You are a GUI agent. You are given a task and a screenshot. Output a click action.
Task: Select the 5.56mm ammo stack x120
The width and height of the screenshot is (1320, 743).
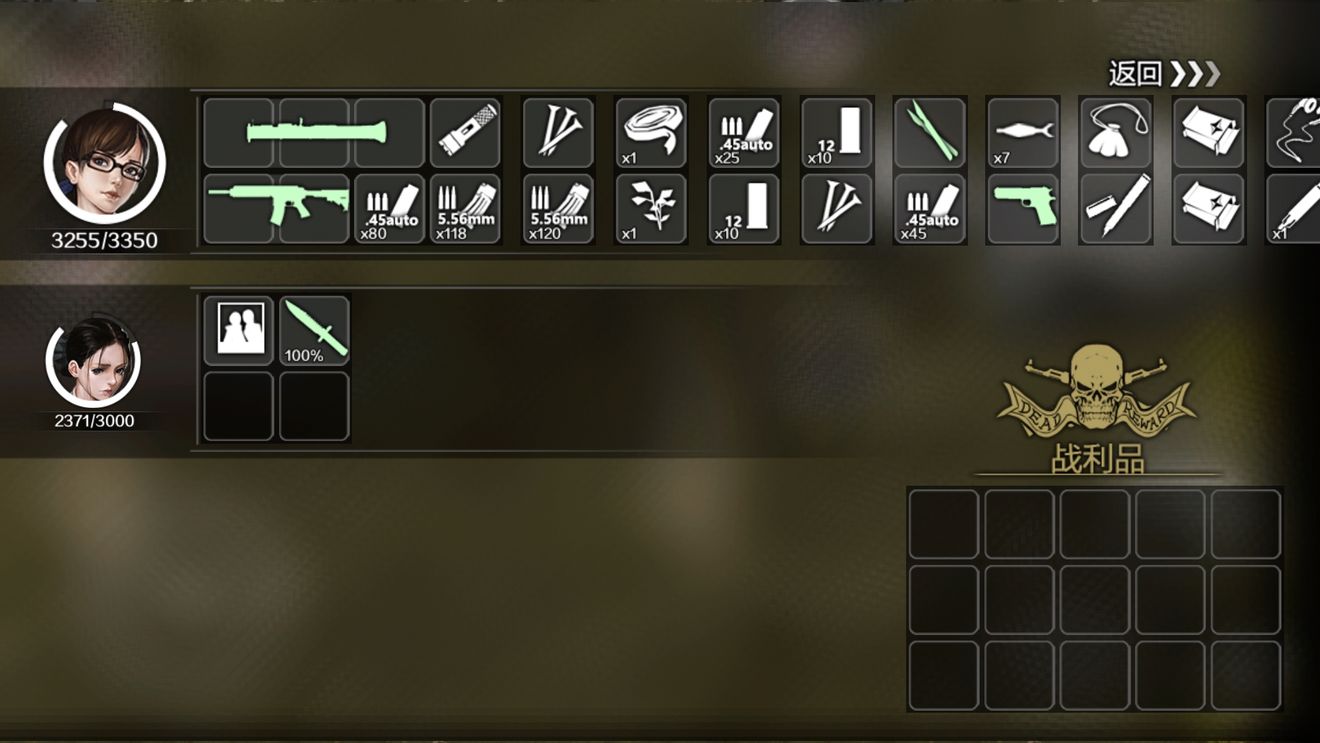click(x=558, y=209)
